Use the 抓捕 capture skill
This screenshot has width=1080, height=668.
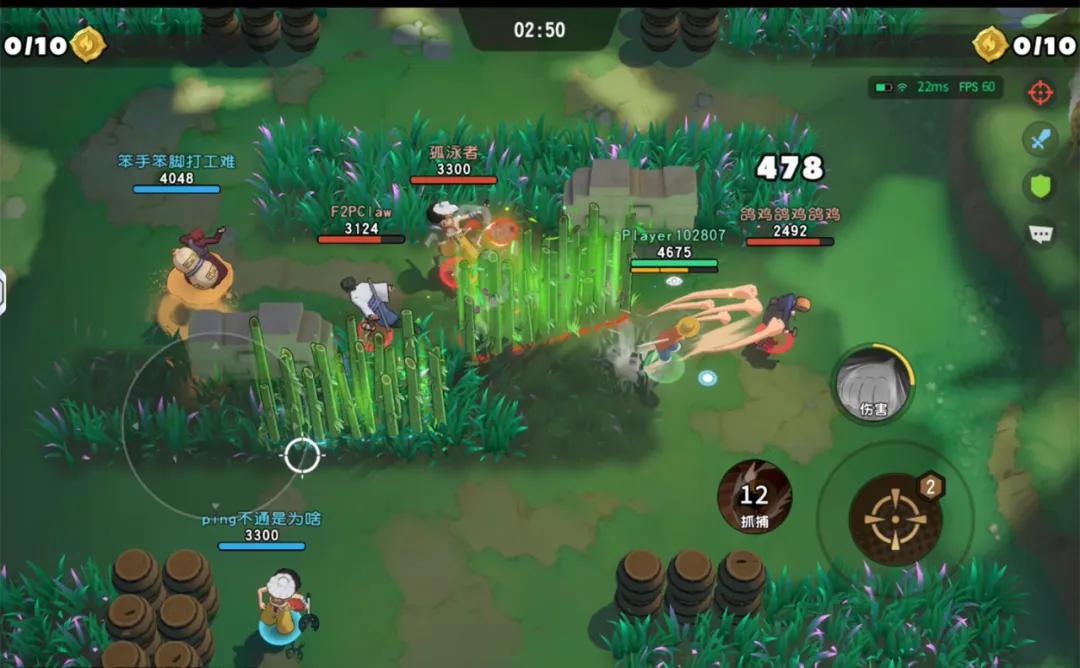click(755, 497)
